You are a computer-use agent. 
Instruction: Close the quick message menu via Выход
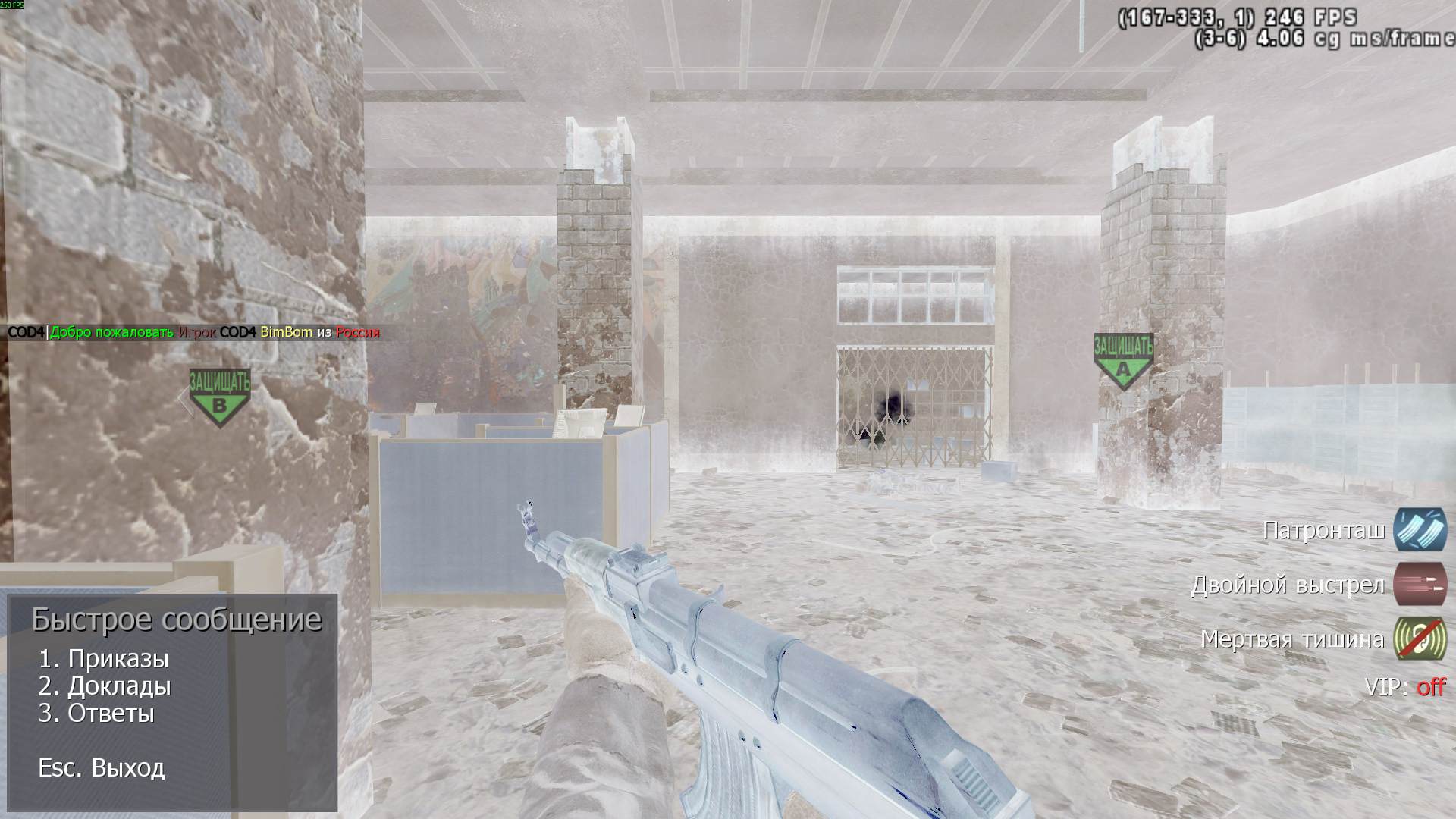[x=102, y=768]
